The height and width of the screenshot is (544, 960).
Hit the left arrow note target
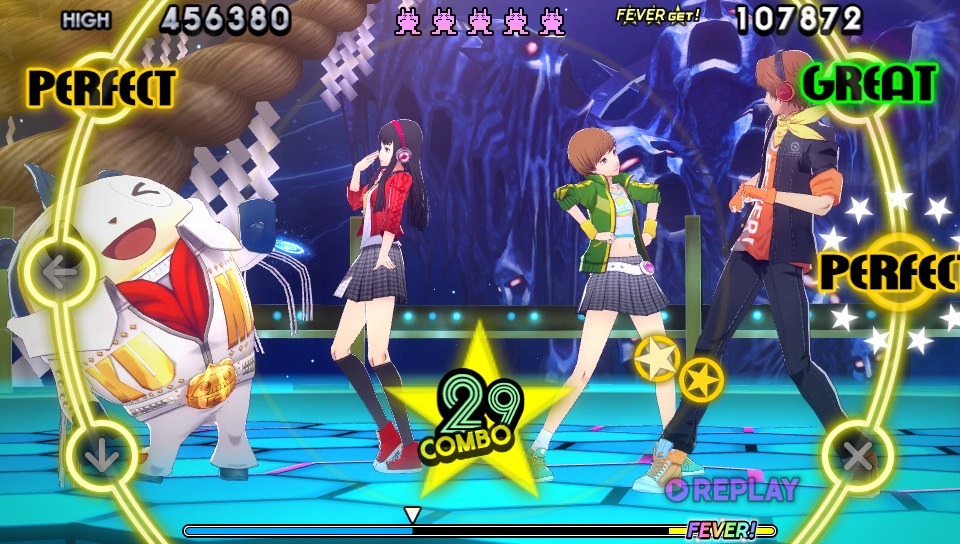pos(60,272)
